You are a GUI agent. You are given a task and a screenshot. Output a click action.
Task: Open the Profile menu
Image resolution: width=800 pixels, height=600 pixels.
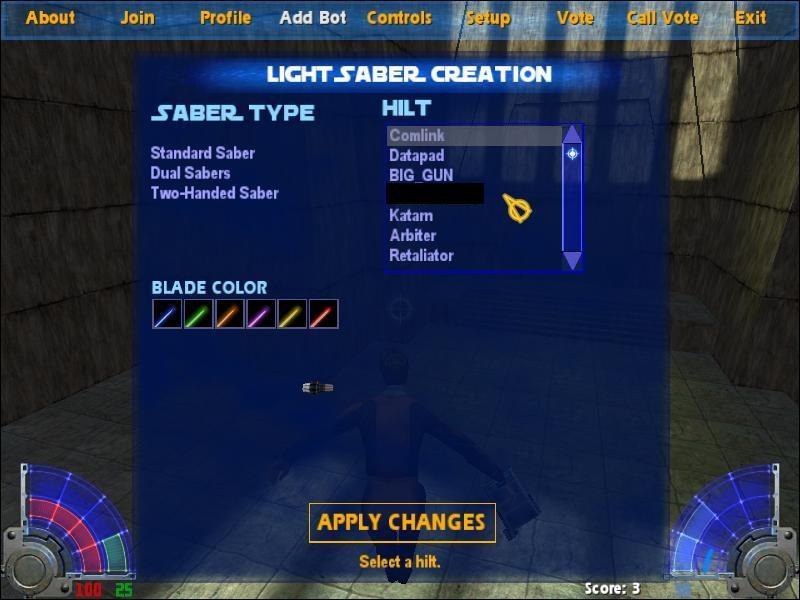pos(225,18)
